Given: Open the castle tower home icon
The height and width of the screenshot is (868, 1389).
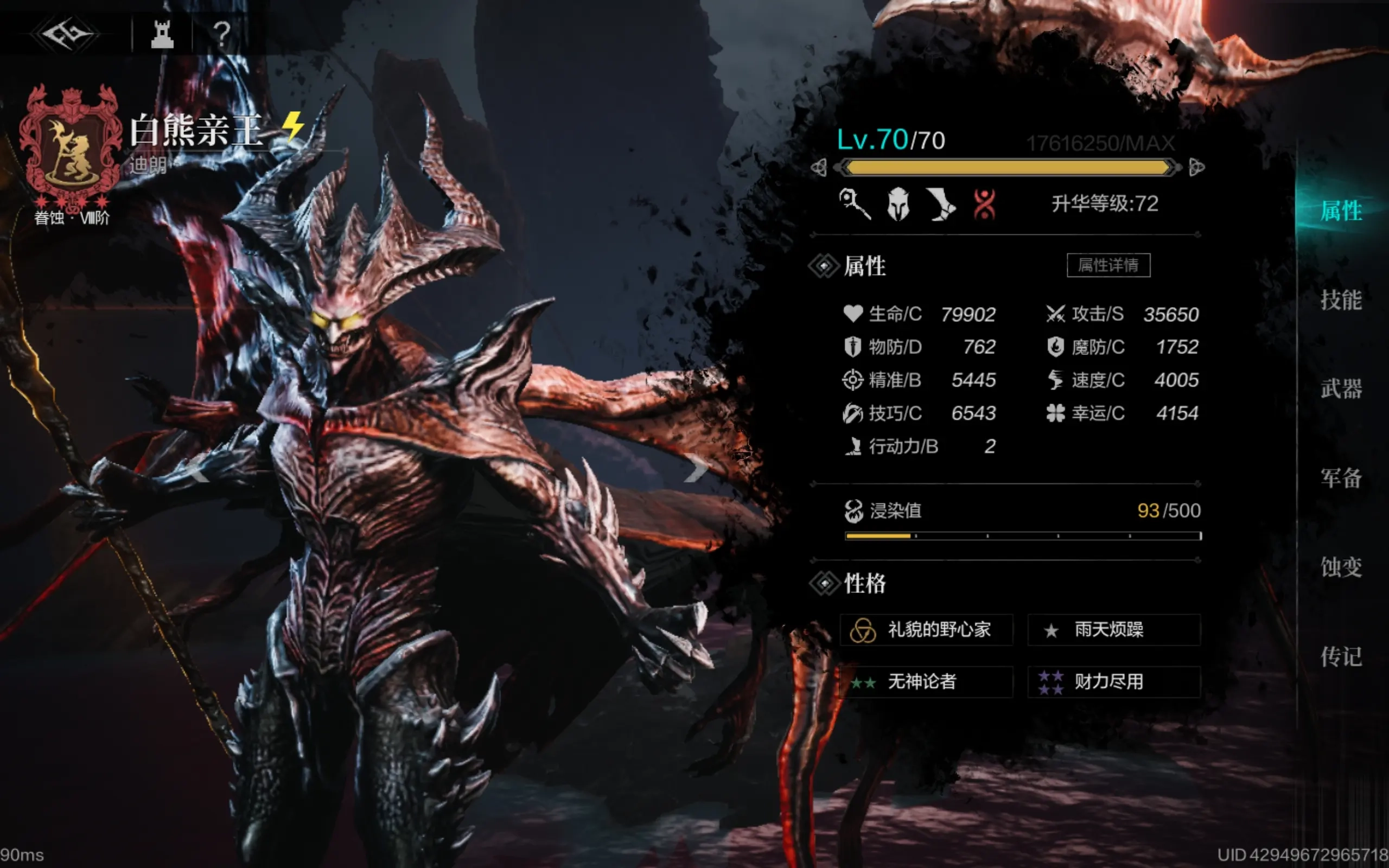Looking at the screenshot, I should (162, 34).
